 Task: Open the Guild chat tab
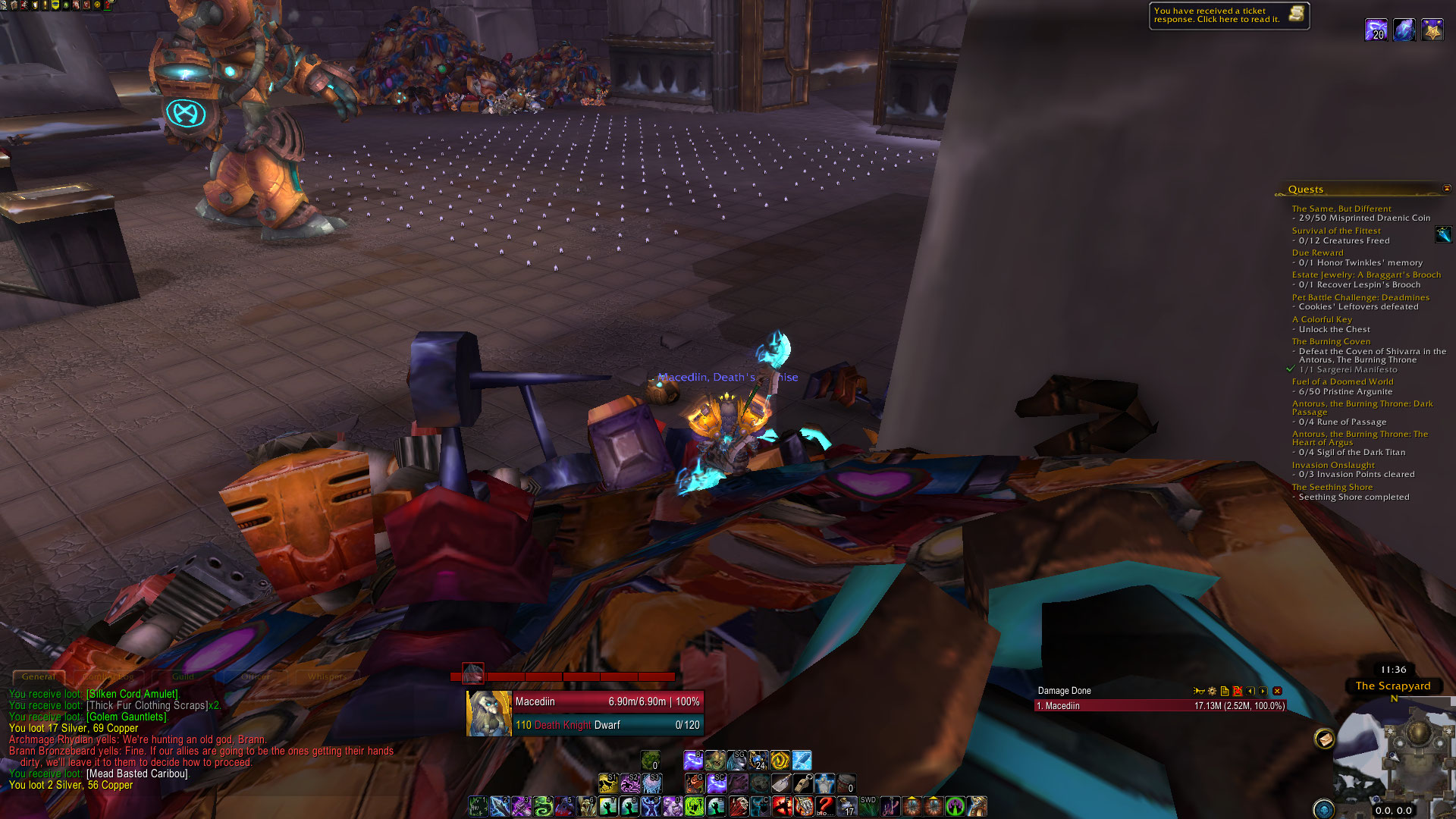click(183, 676)
